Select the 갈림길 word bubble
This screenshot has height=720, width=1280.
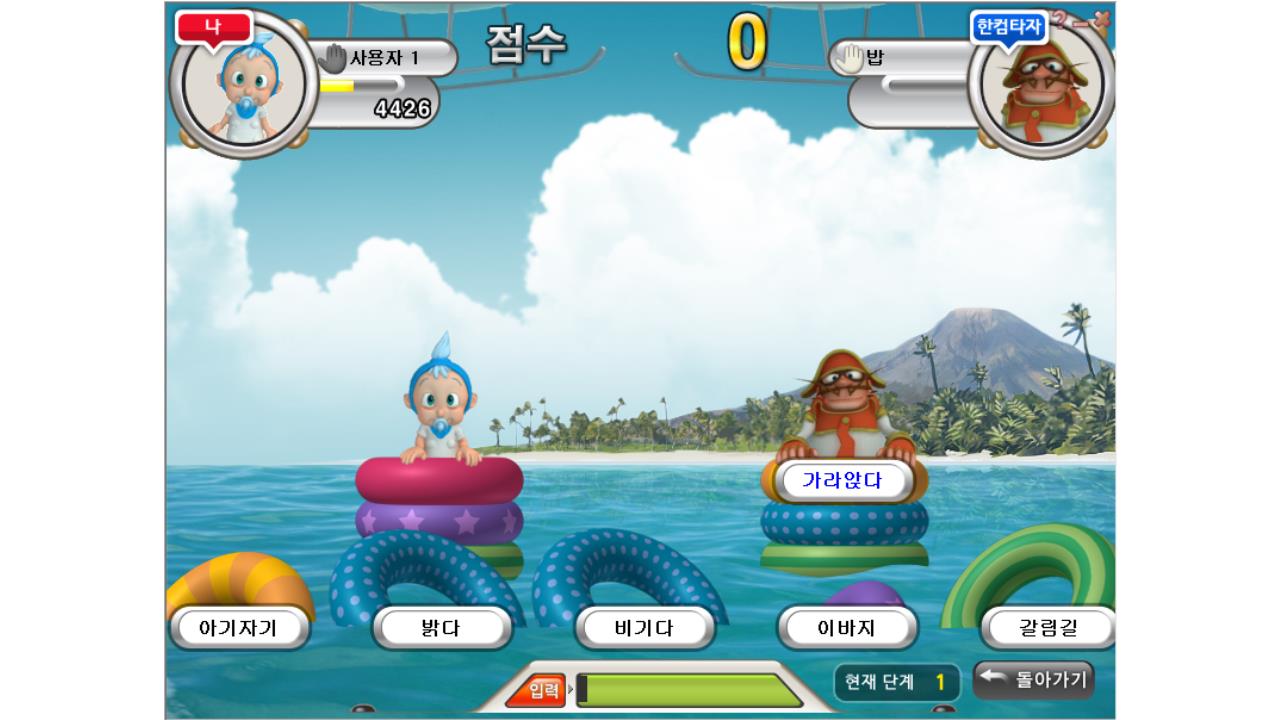tap(1047, 628)
